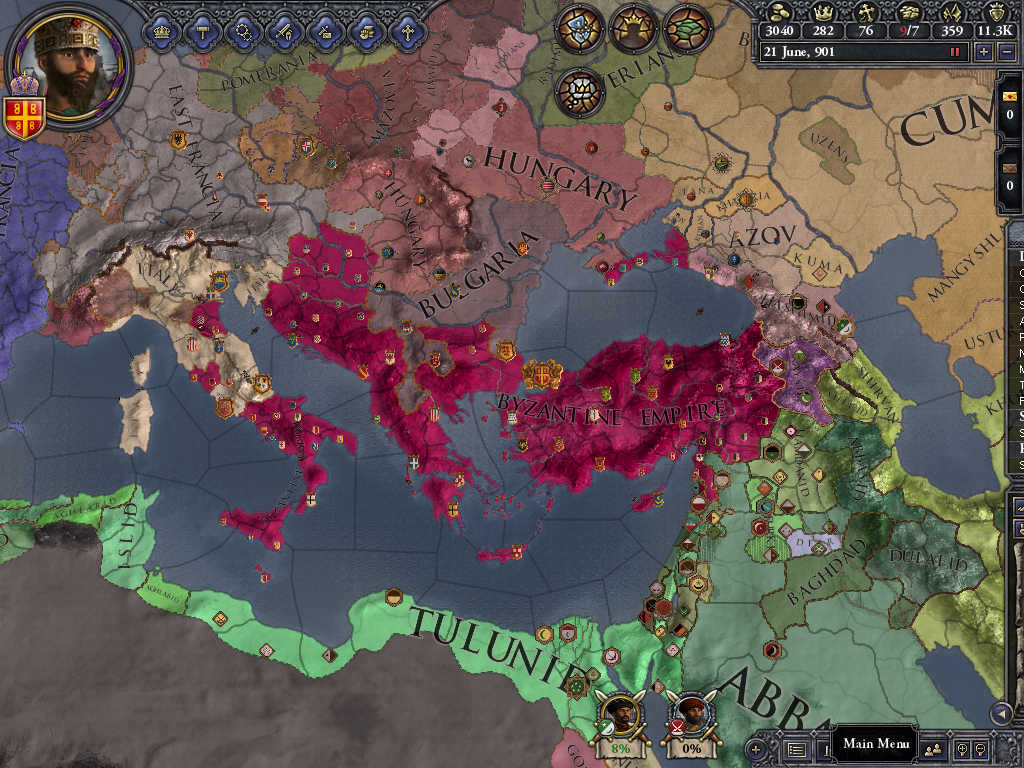
Task: Collapse the minimap with the arrow button
Action: pos(999,712)
